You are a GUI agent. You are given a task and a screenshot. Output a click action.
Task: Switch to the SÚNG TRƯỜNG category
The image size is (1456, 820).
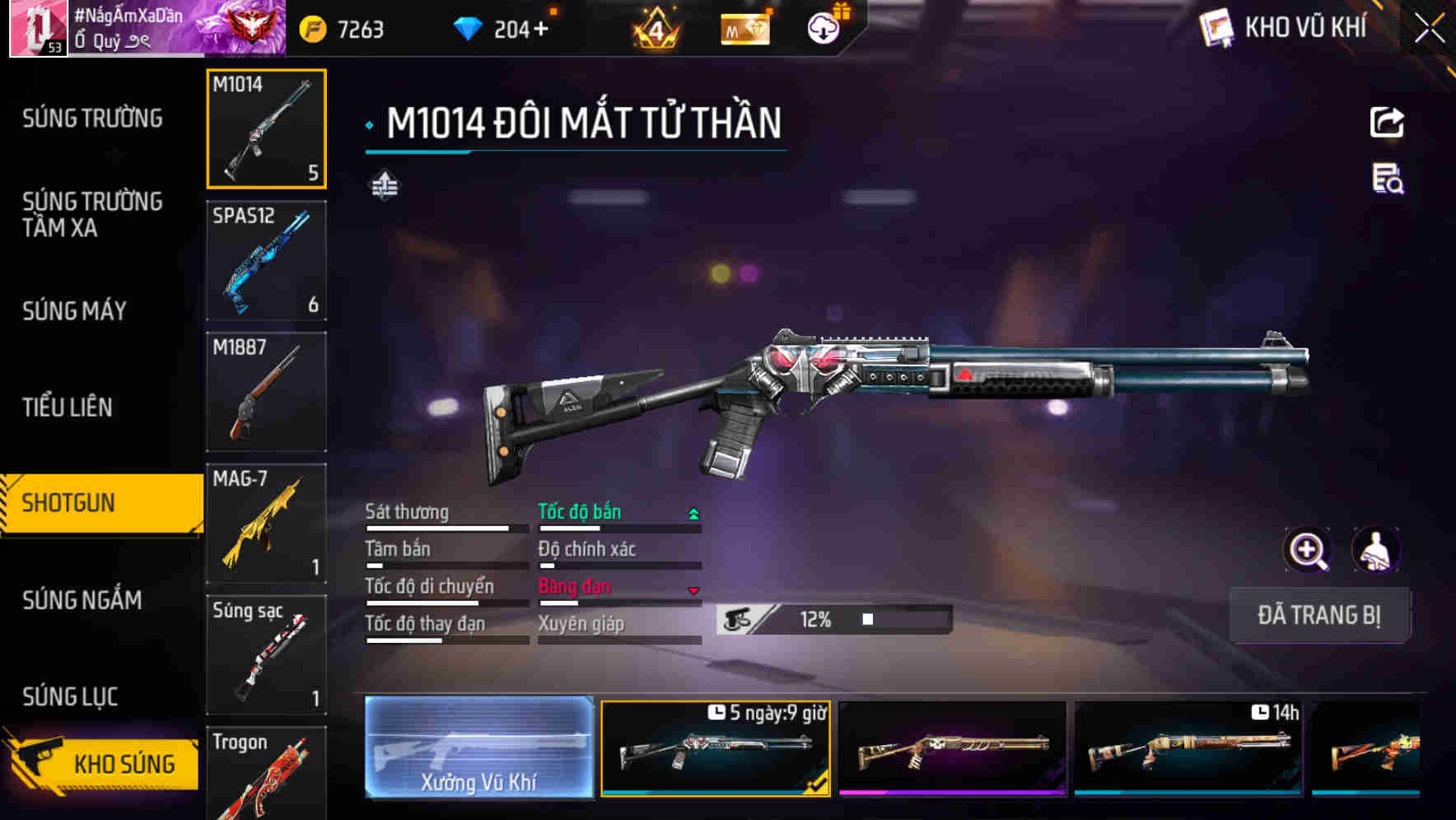[92, 119]
